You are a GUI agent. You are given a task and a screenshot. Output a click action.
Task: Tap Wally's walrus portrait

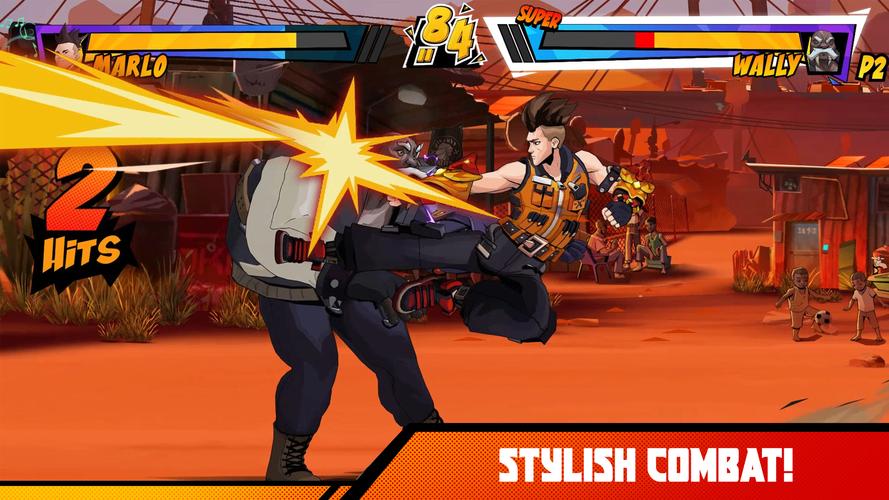826,53
